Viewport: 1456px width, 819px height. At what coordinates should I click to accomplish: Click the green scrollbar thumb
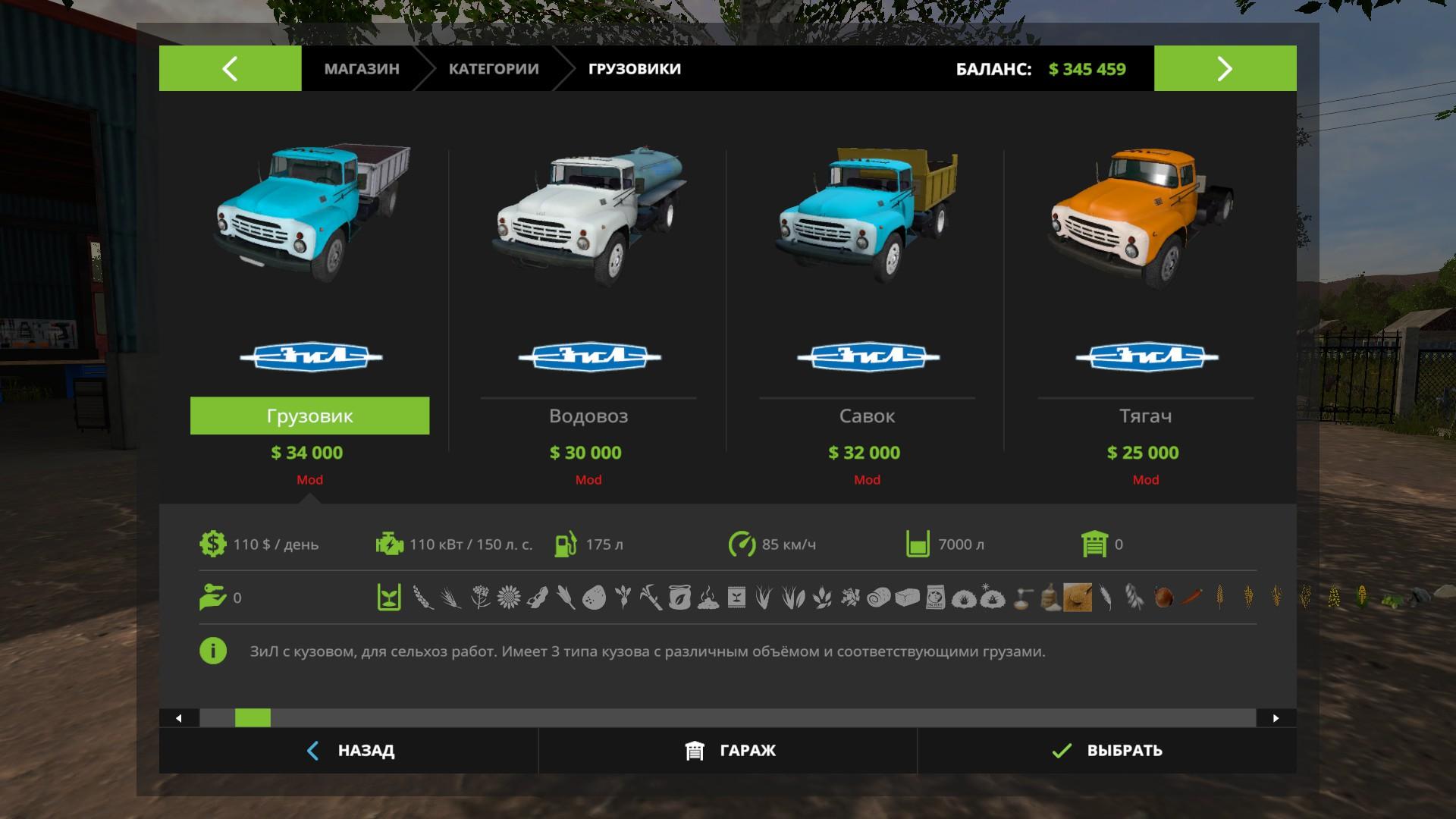253,718
